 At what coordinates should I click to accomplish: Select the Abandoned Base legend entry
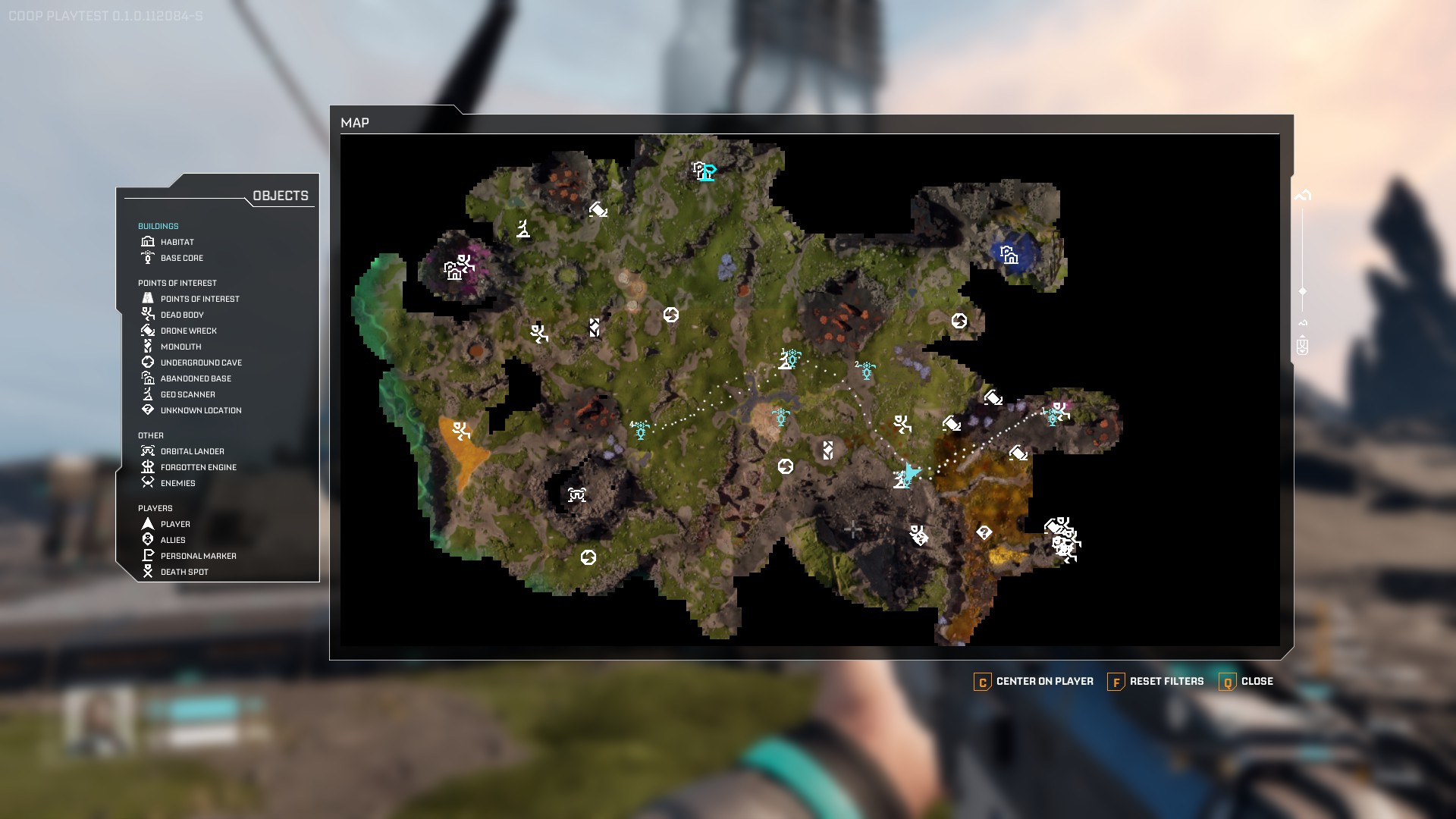[x=196, y=378]
